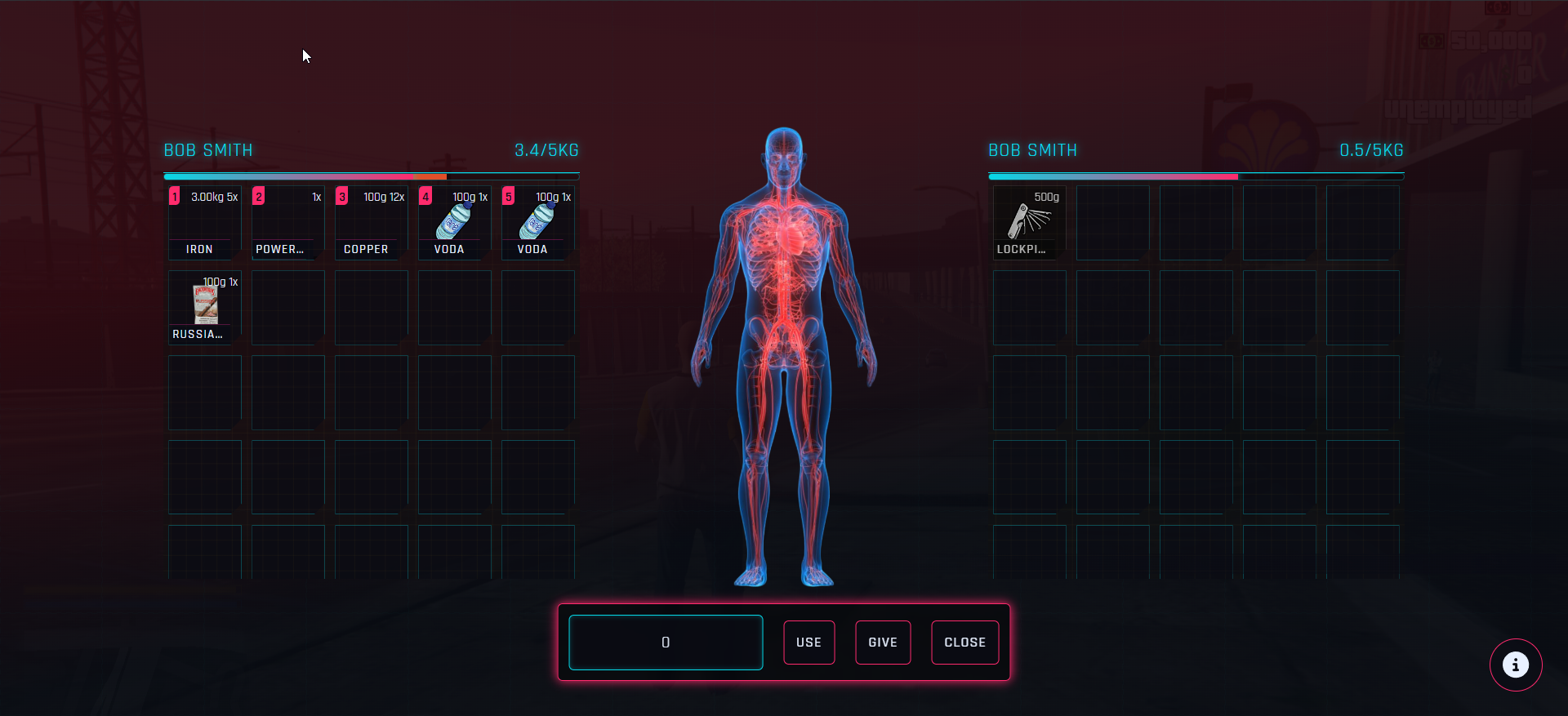Select the VODA bottle in slot 5
1568x716 pixels.
[537, 223]
